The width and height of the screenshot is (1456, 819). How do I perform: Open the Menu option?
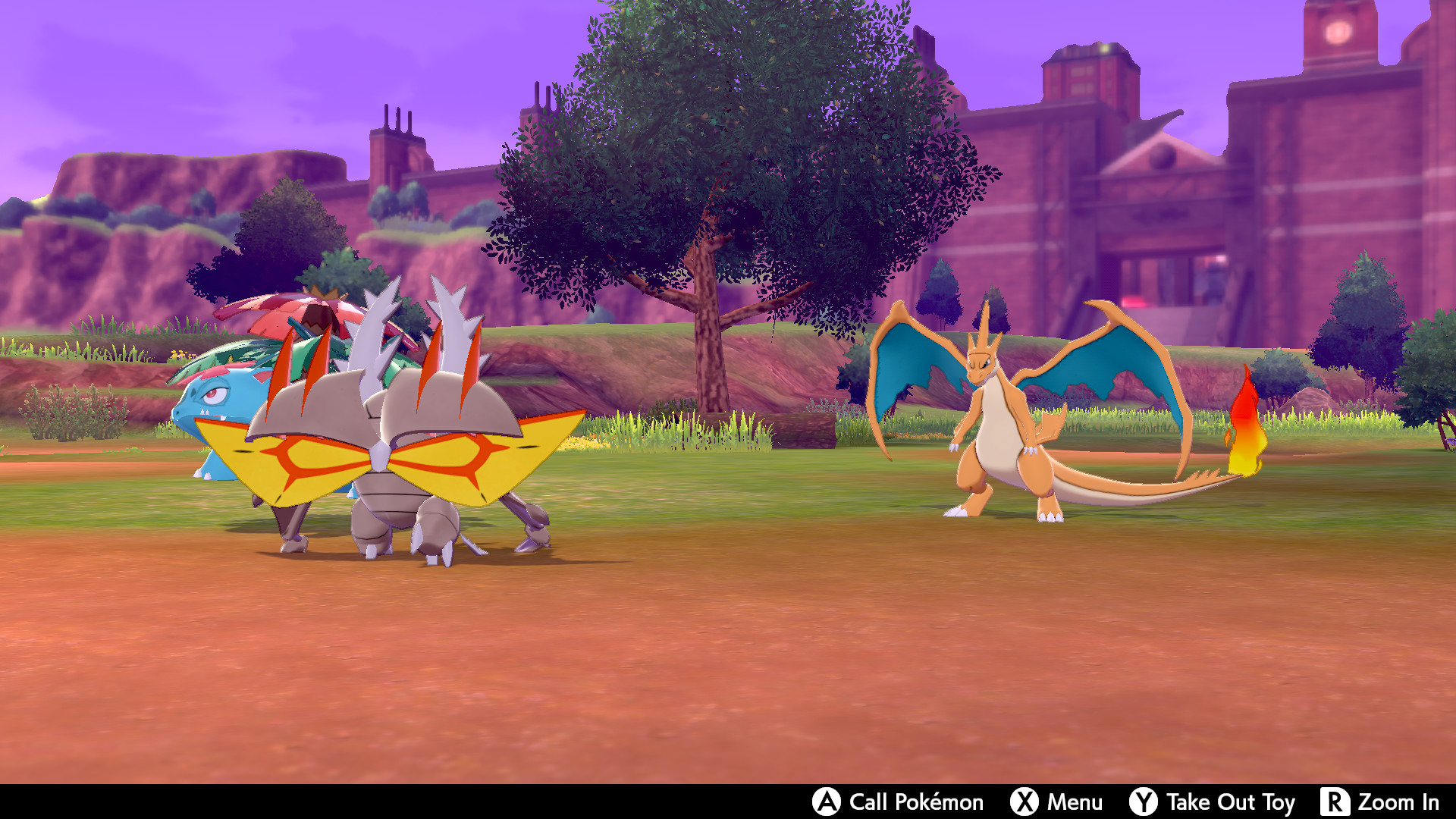pyautogui.click(x=1075, y=802)
